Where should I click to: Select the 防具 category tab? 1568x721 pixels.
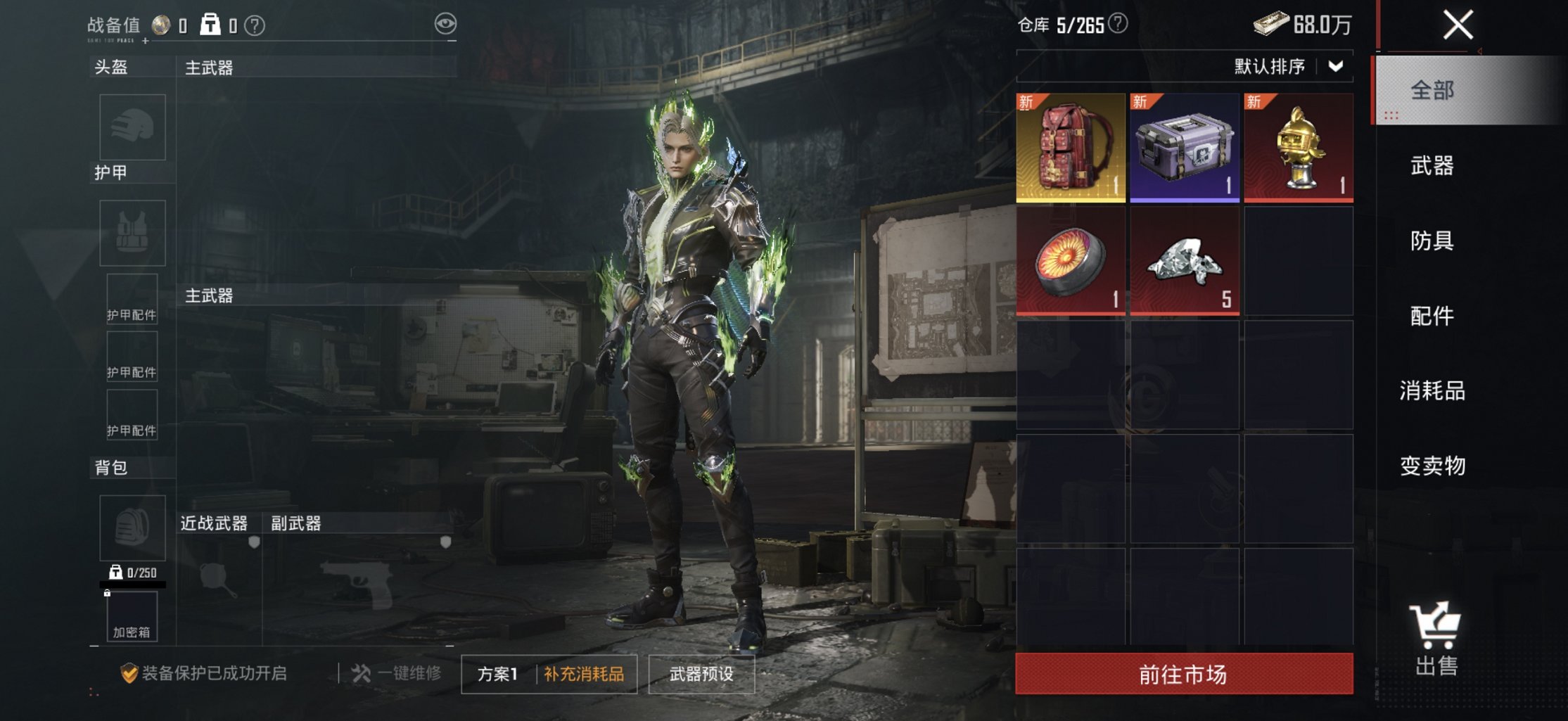coord(1432,241)
